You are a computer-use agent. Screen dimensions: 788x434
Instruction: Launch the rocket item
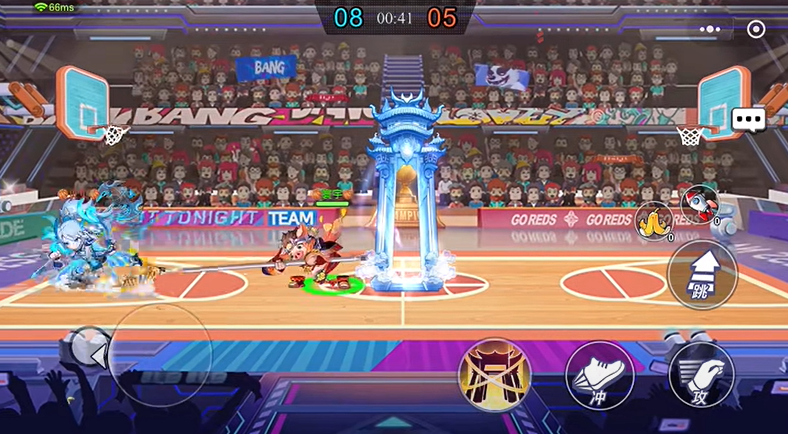[x=699, y=203]
